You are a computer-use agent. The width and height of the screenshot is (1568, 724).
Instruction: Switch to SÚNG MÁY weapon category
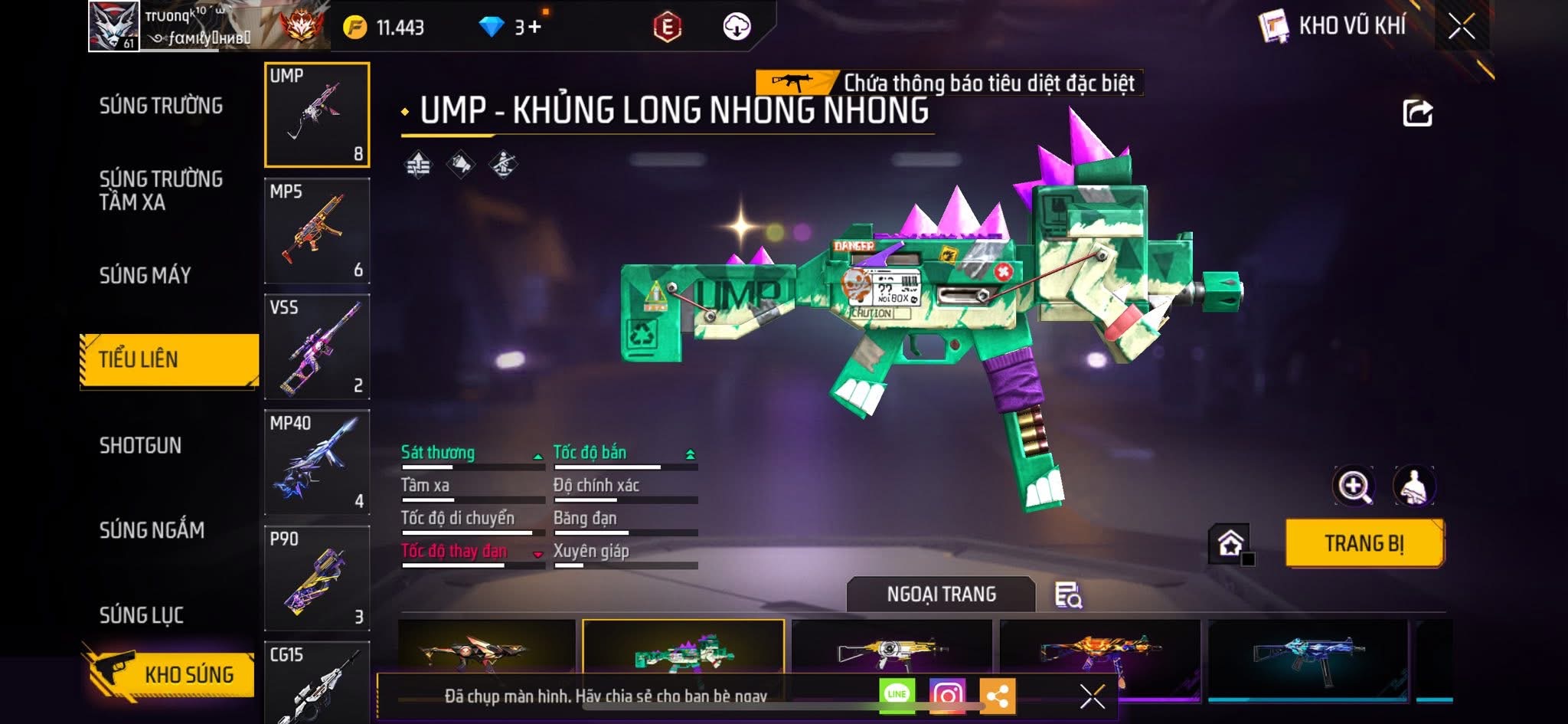point(145,275)
